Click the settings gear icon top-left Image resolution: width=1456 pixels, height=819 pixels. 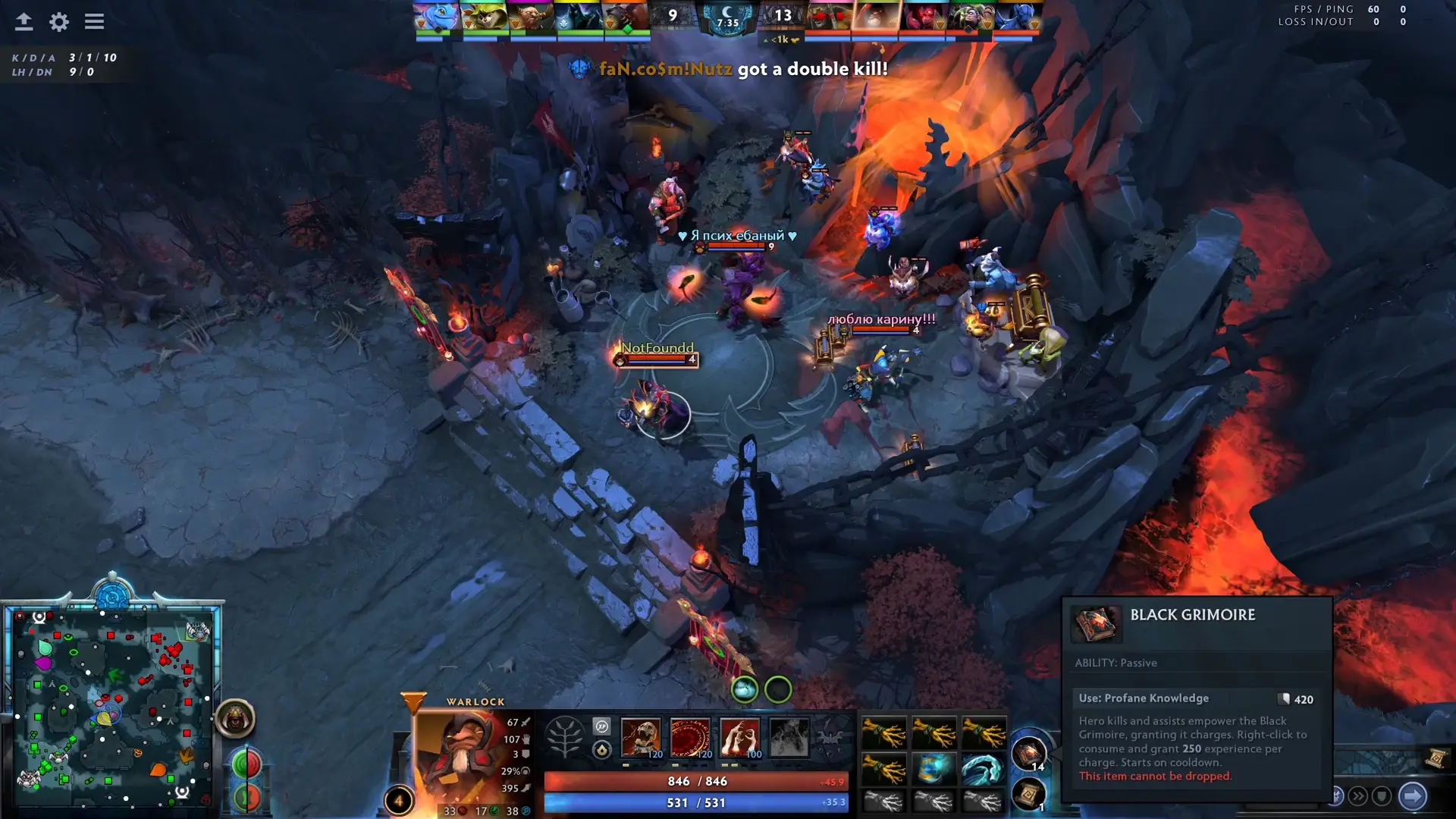[58, 22]
